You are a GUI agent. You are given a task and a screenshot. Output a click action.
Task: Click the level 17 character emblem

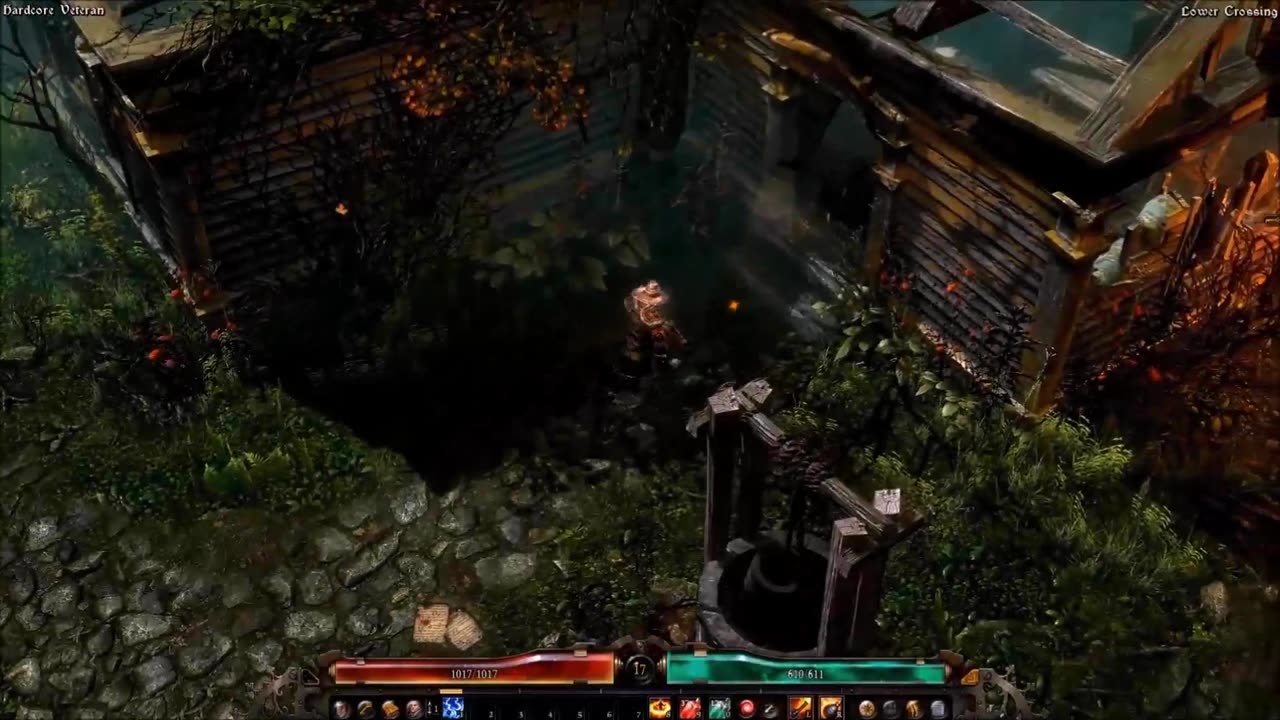pos(640,669)
